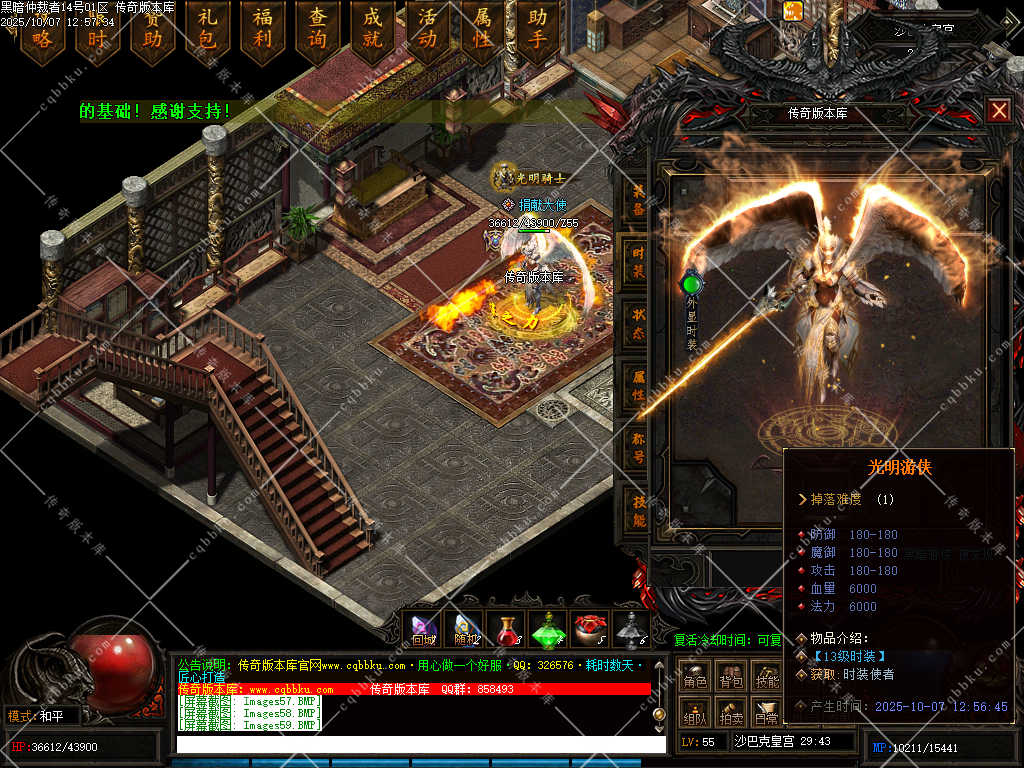Open the 福利 welfare banner menu
The height and width of the screenshot is (768, 1024).
[x=263, y=30]
